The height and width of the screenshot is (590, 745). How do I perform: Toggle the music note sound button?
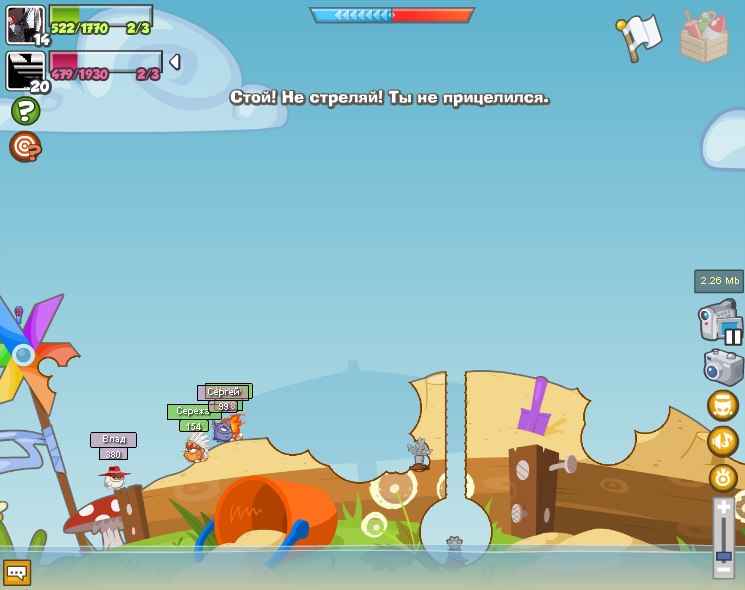[722, 440]
